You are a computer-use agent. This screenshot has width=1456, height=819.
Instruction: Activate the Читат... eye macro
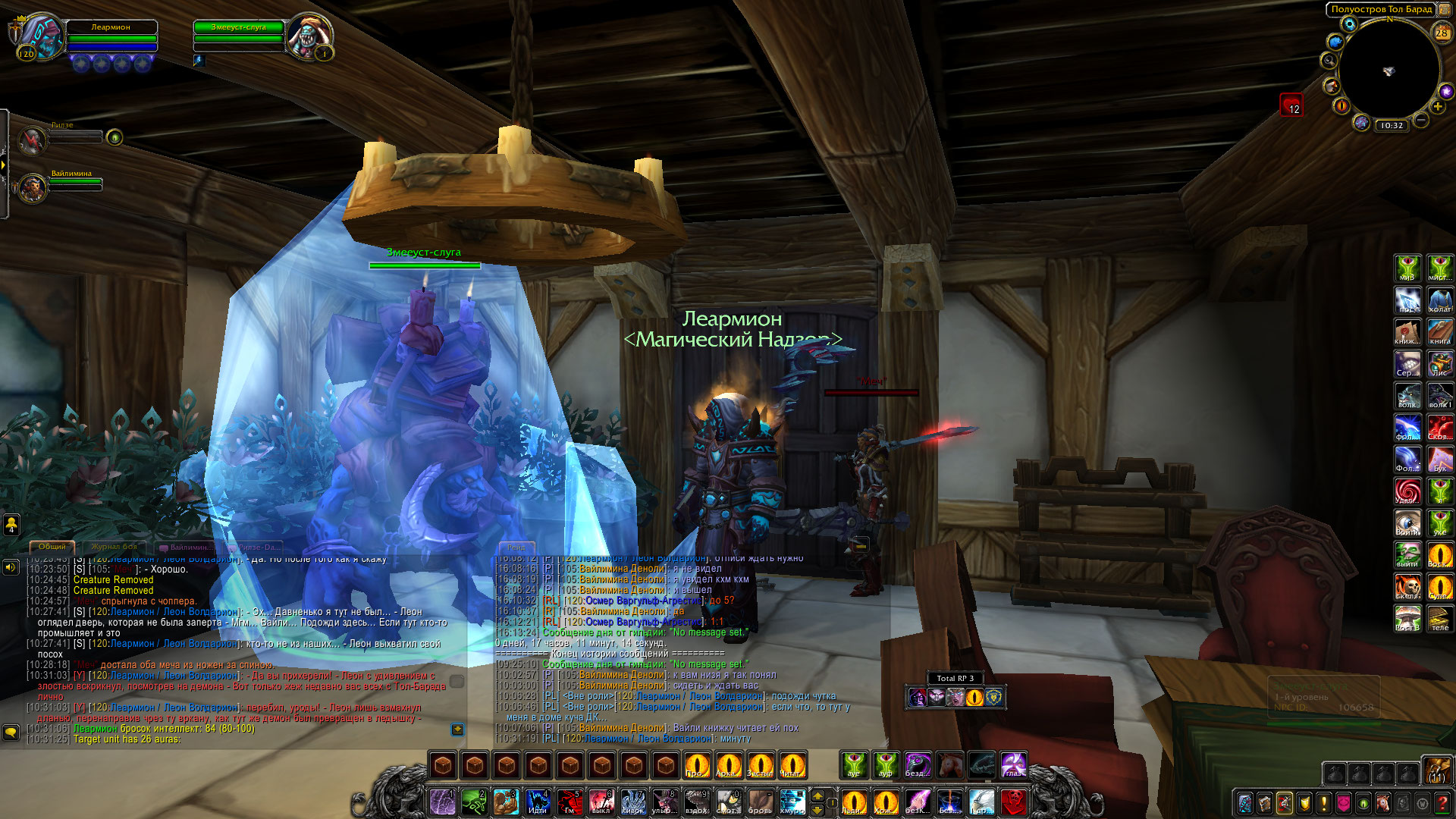pos(792,765)
